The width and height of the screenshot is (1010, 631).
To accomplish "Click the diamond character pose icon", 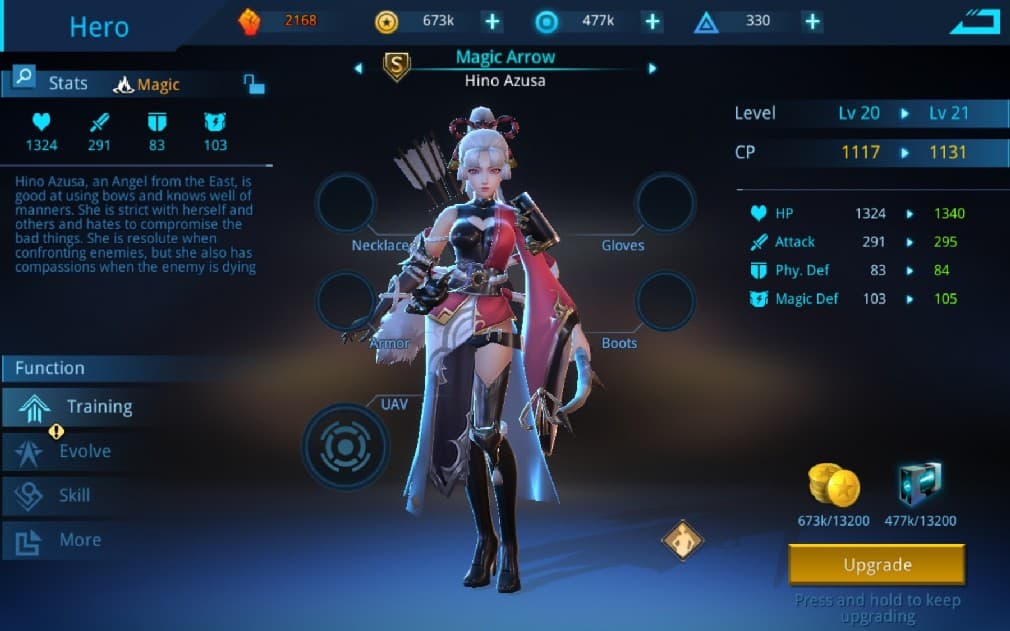I will tap(683, 540).
